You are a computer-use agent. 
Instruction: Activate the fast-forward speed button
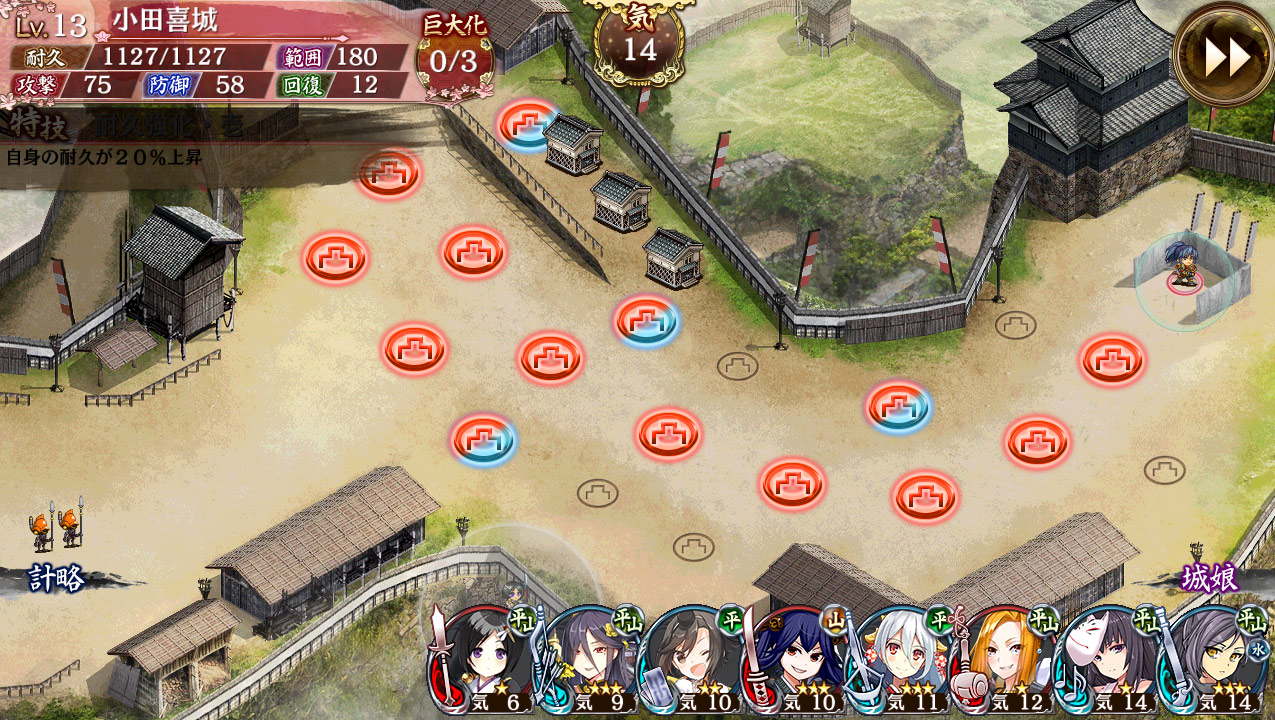1225,56
